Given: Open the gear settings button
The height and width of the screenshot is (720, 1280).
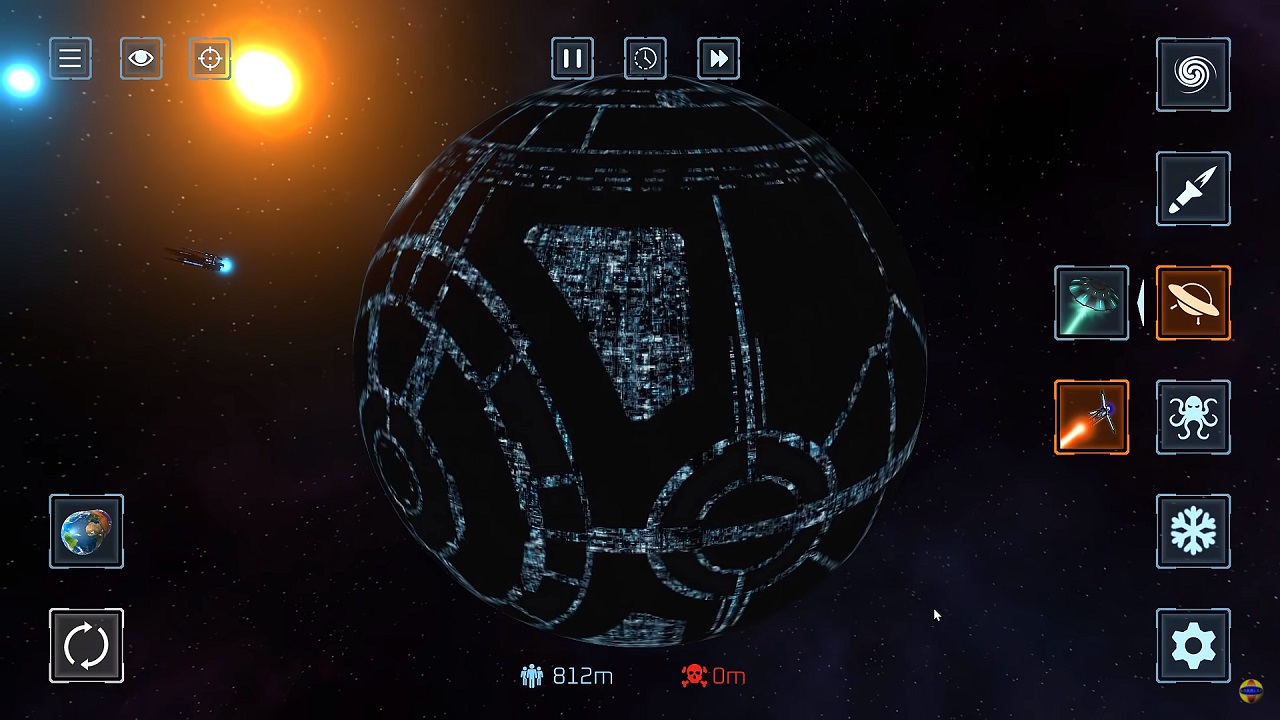Looking at the screenshot, I should click(x=1193, y=645).
